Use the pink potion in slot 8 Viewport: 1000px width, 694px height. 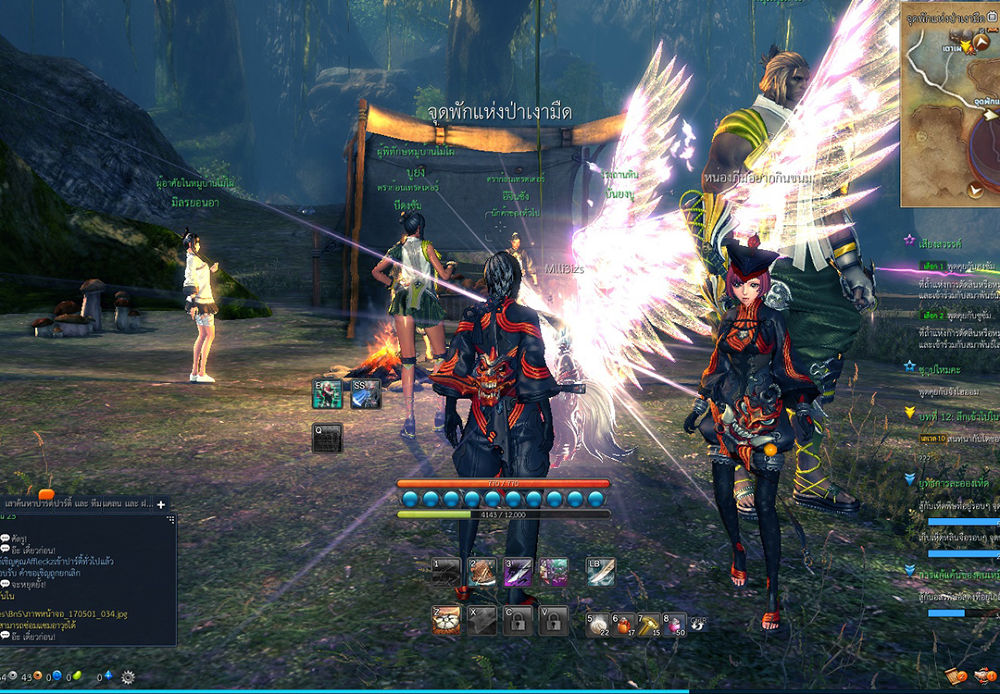[x=675, y=624]
